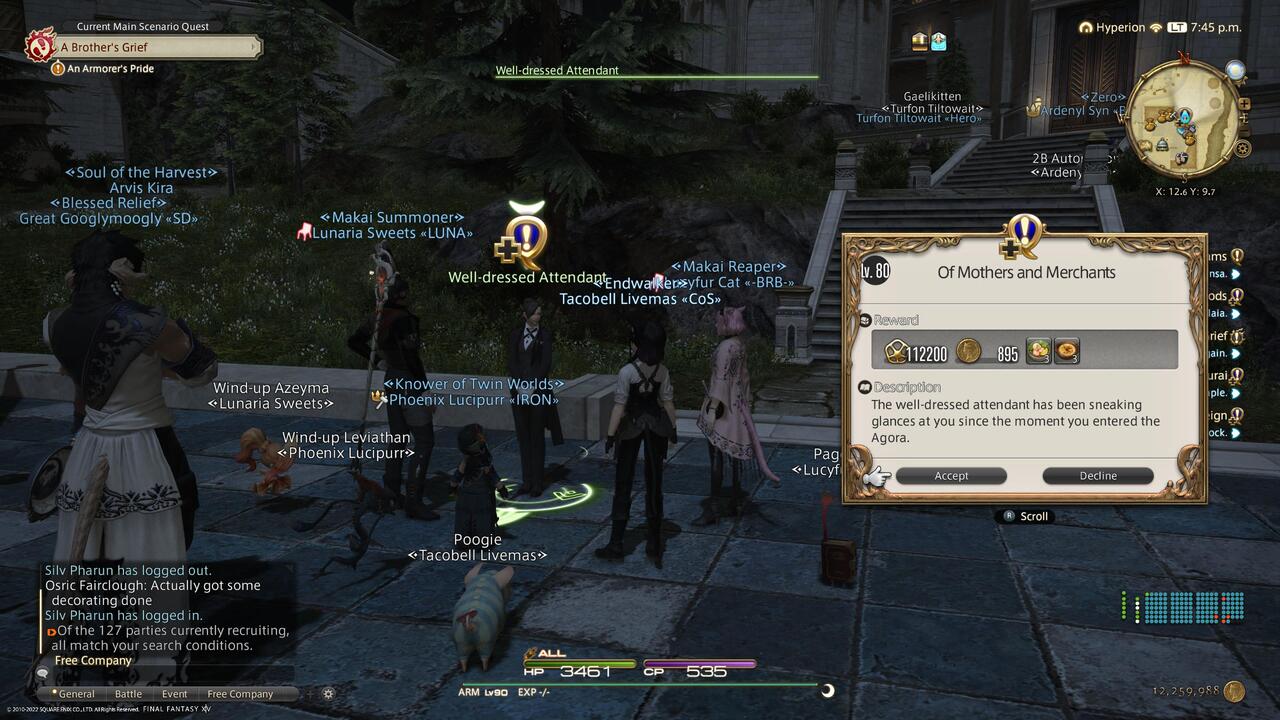Open chat settings via the gear icon
The image size is (1280, 720).
point(328,693)
